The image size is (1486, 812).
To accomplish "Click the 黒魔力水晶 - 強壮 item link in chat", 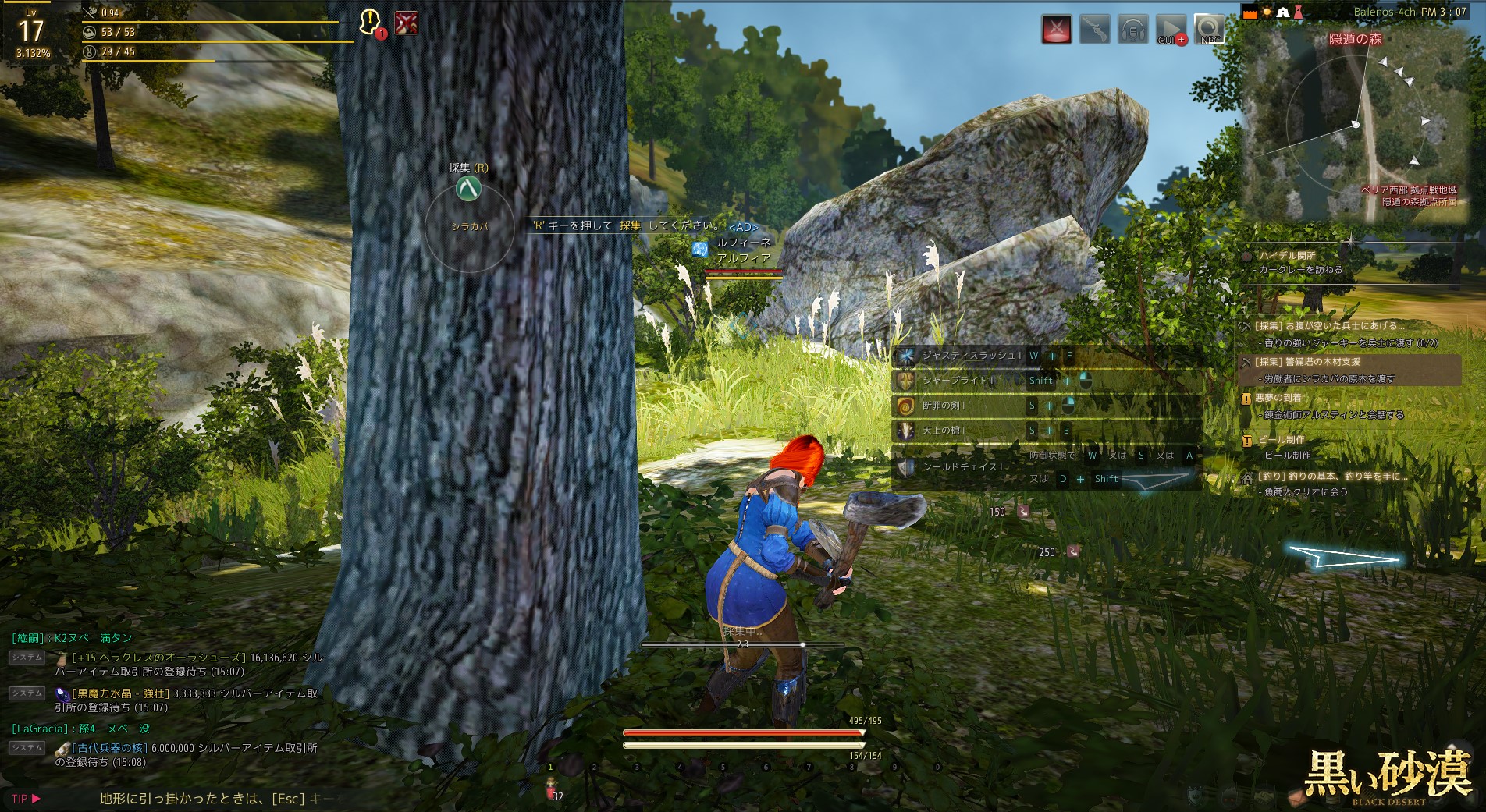I will coord(120,693).
